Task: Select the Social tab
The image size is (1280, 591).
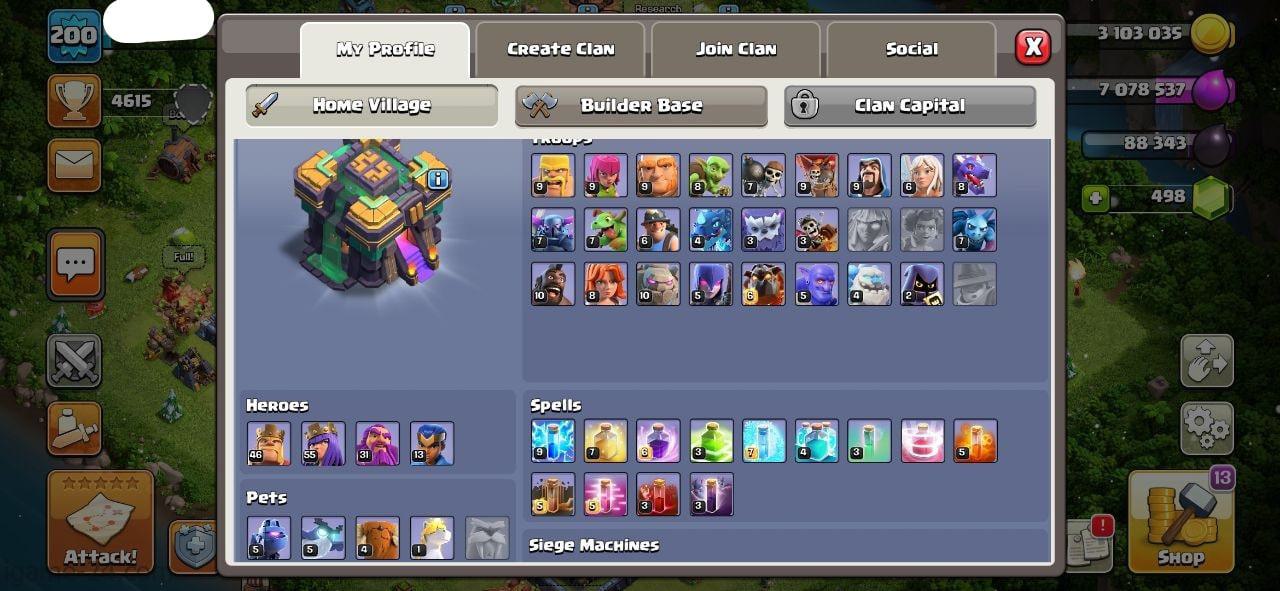Action: 911,49
